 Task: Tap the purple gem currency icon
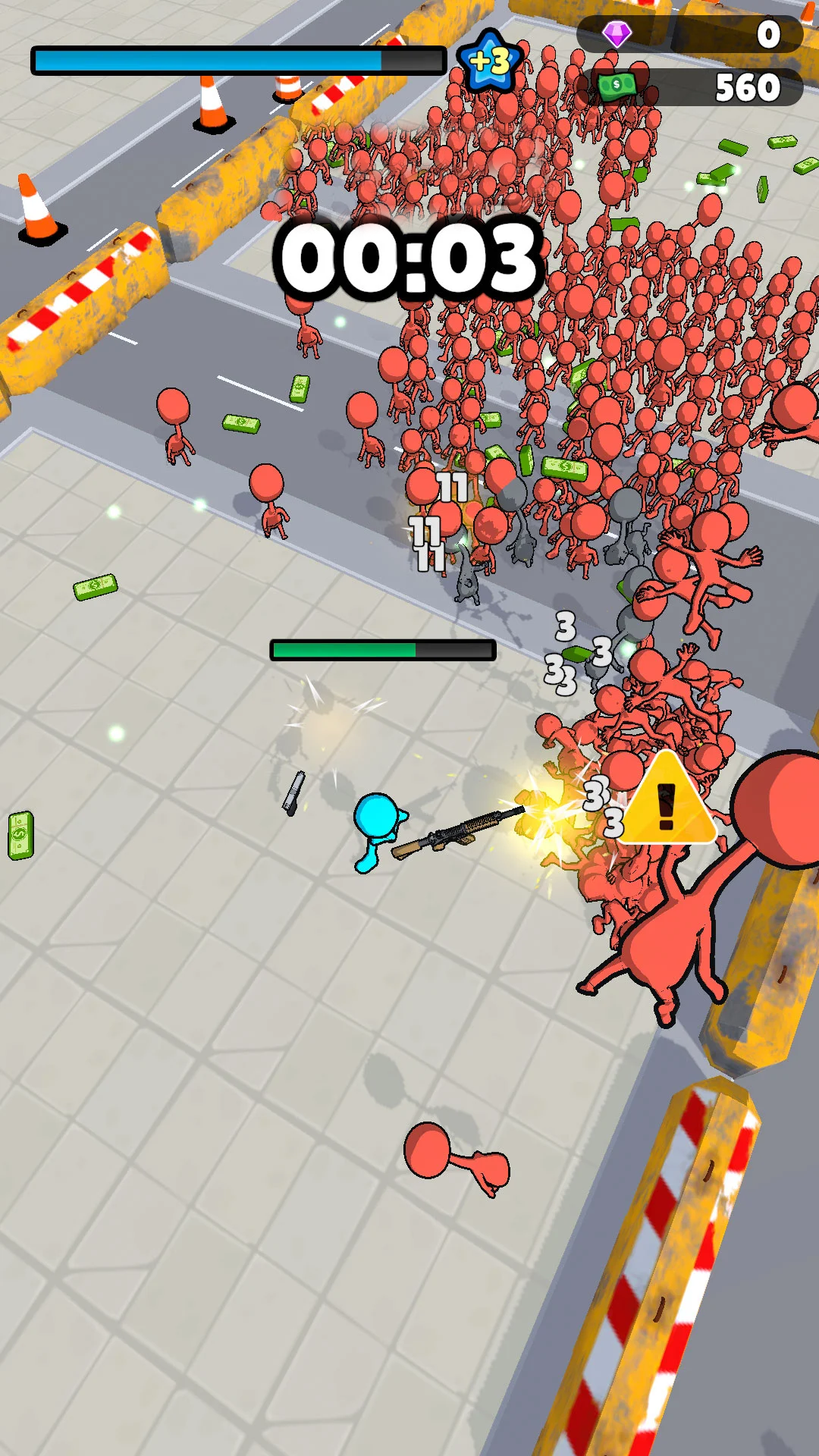[x=617, y=33]
